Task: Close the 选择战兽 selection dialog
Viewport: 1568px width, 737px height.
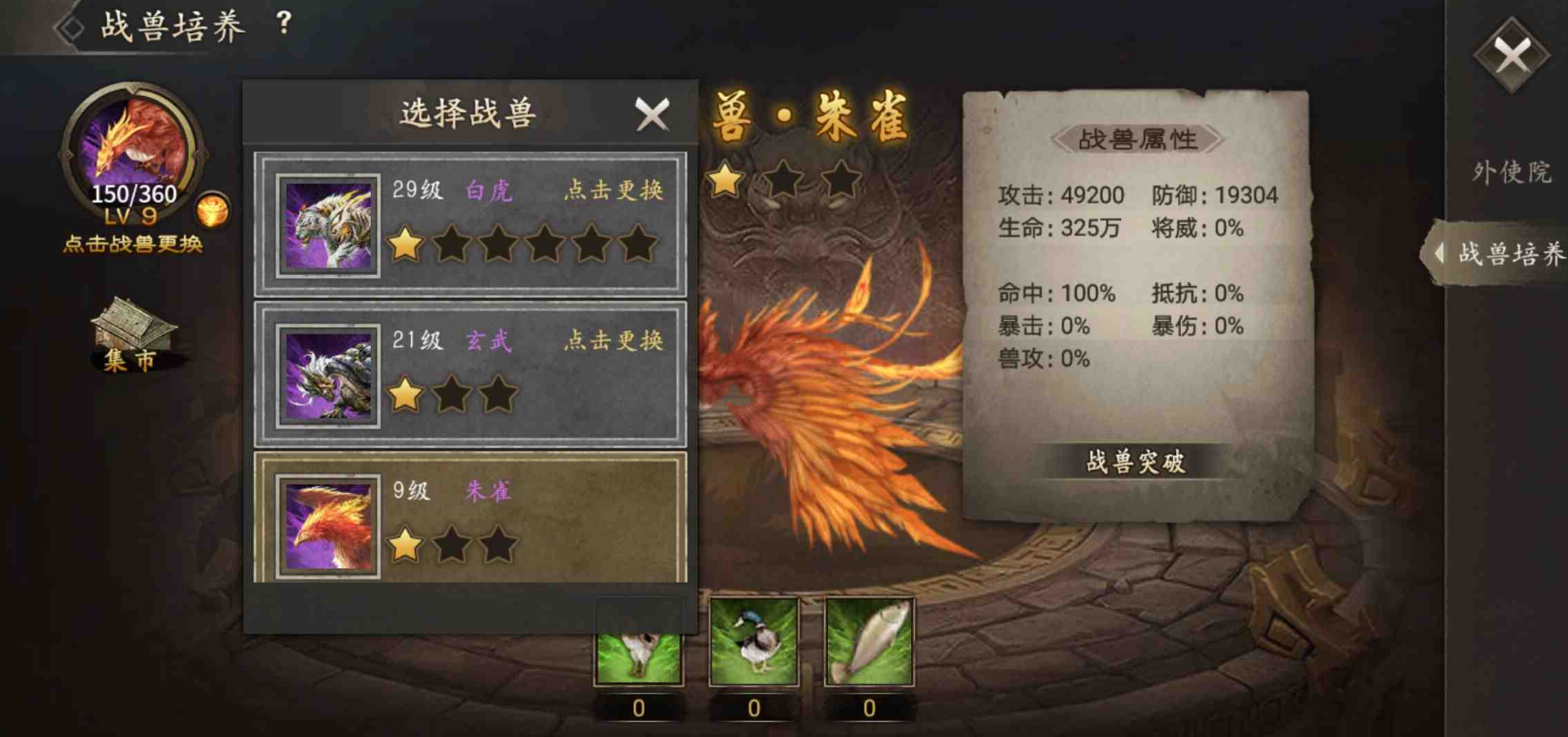Action: pyautogui.click(x=651, y=115)
